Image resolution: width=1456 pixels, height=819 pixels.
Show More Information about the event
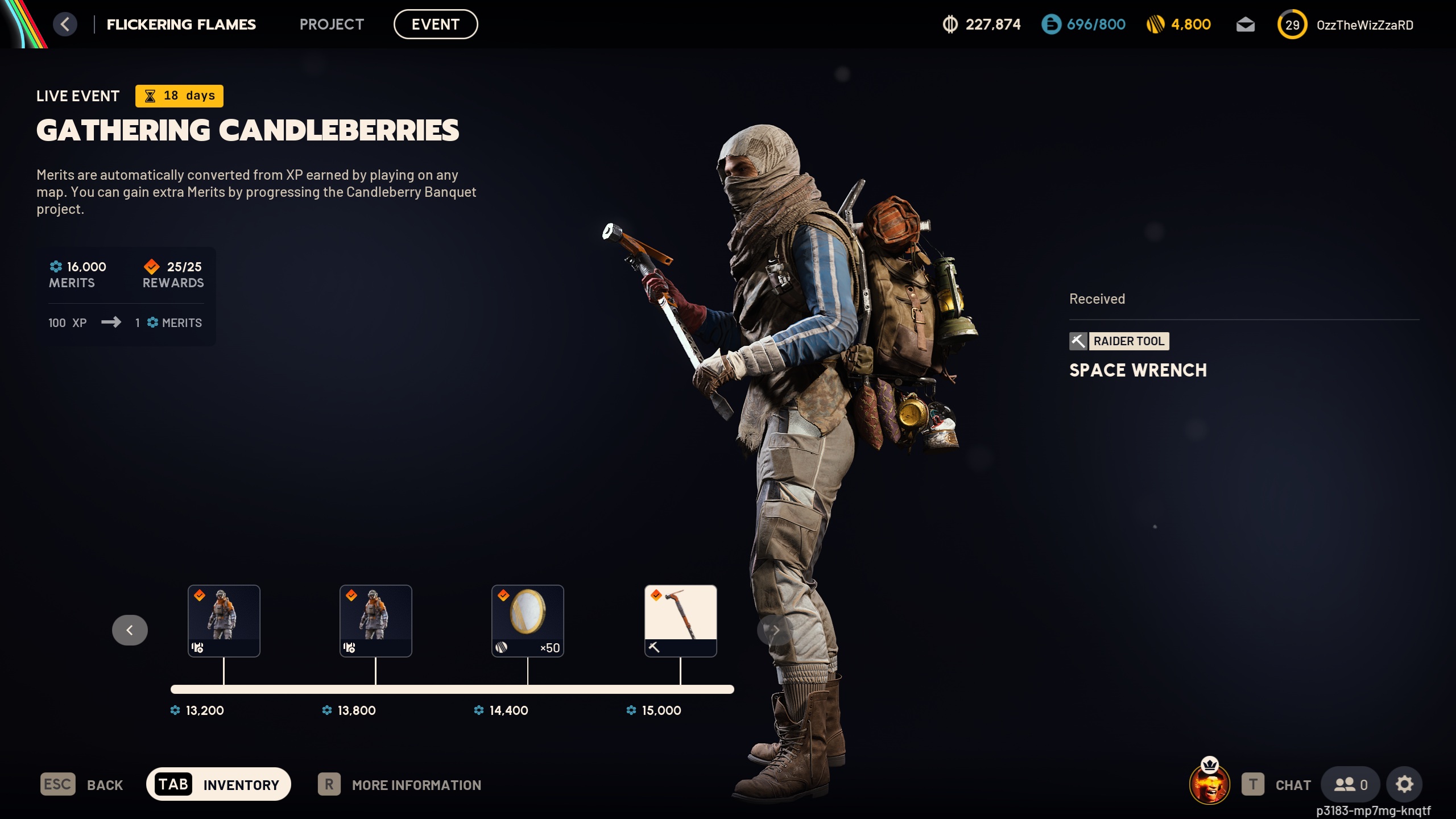[x=400, y=785]
